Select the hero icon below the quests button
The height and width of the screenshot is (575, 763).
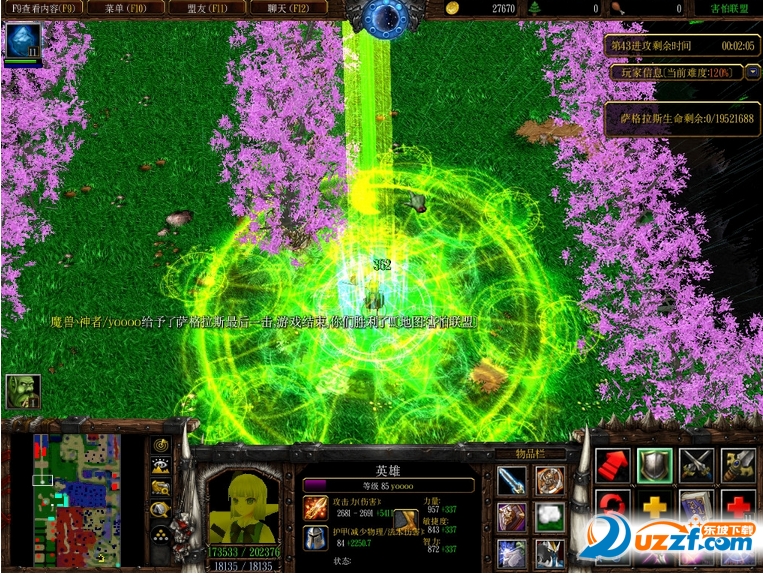pyautogui.click(x=21, y=41)
